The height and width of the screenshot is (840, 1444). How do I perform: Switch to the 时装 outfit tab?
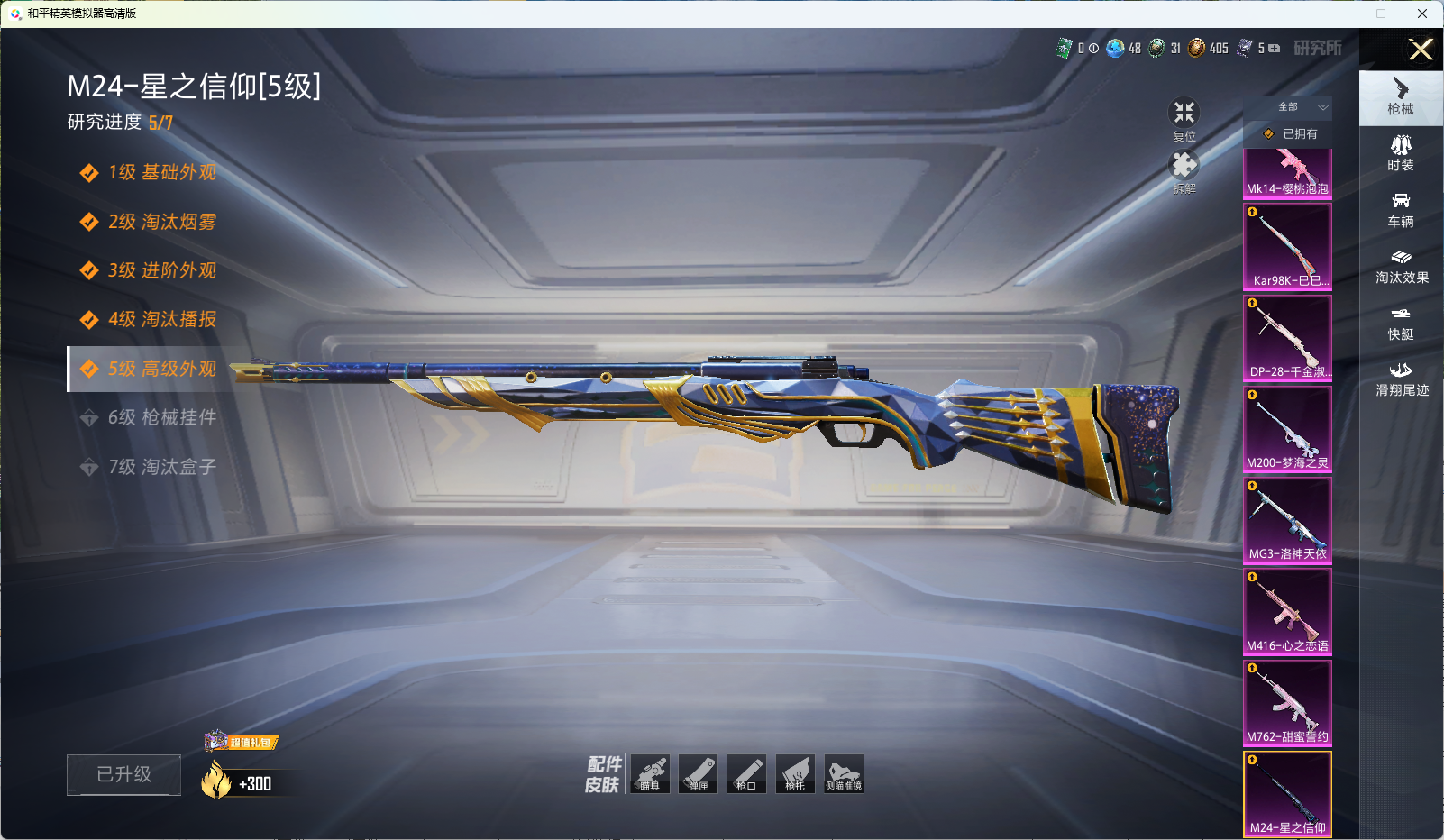[1401, 152]
